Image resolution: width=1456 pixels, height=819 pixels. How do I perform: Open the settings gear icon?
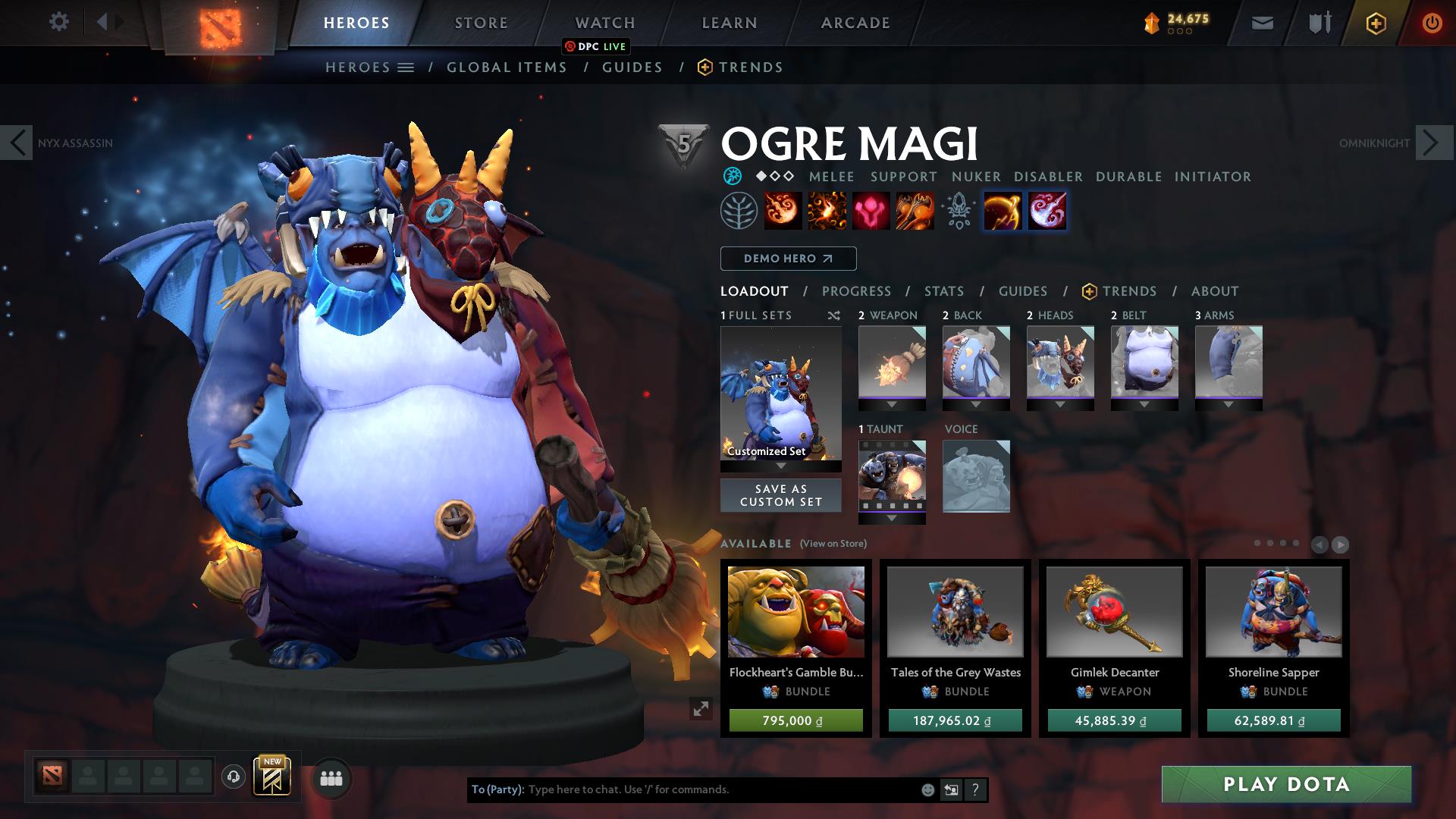tap(59, 22)
